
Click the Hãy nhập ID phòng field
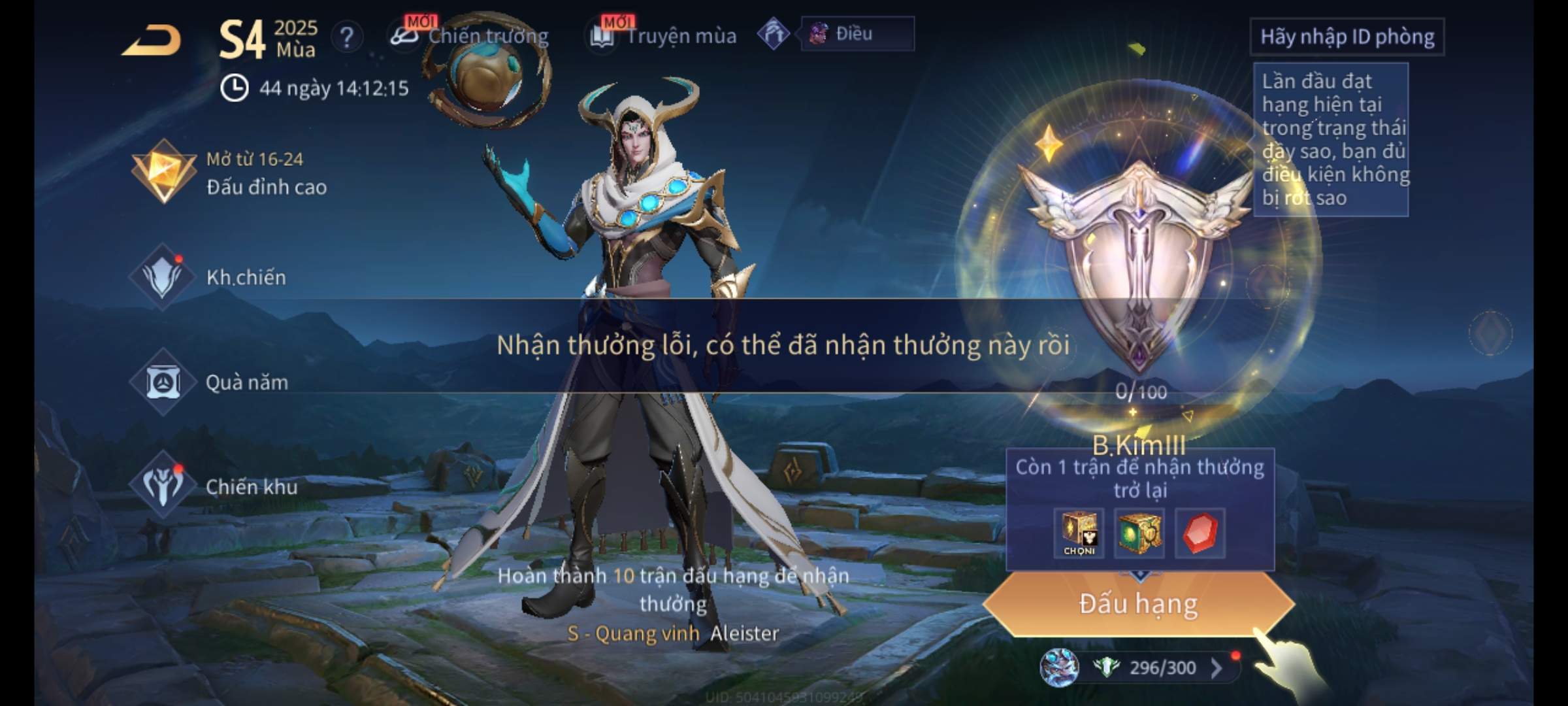click(1347, 37)
